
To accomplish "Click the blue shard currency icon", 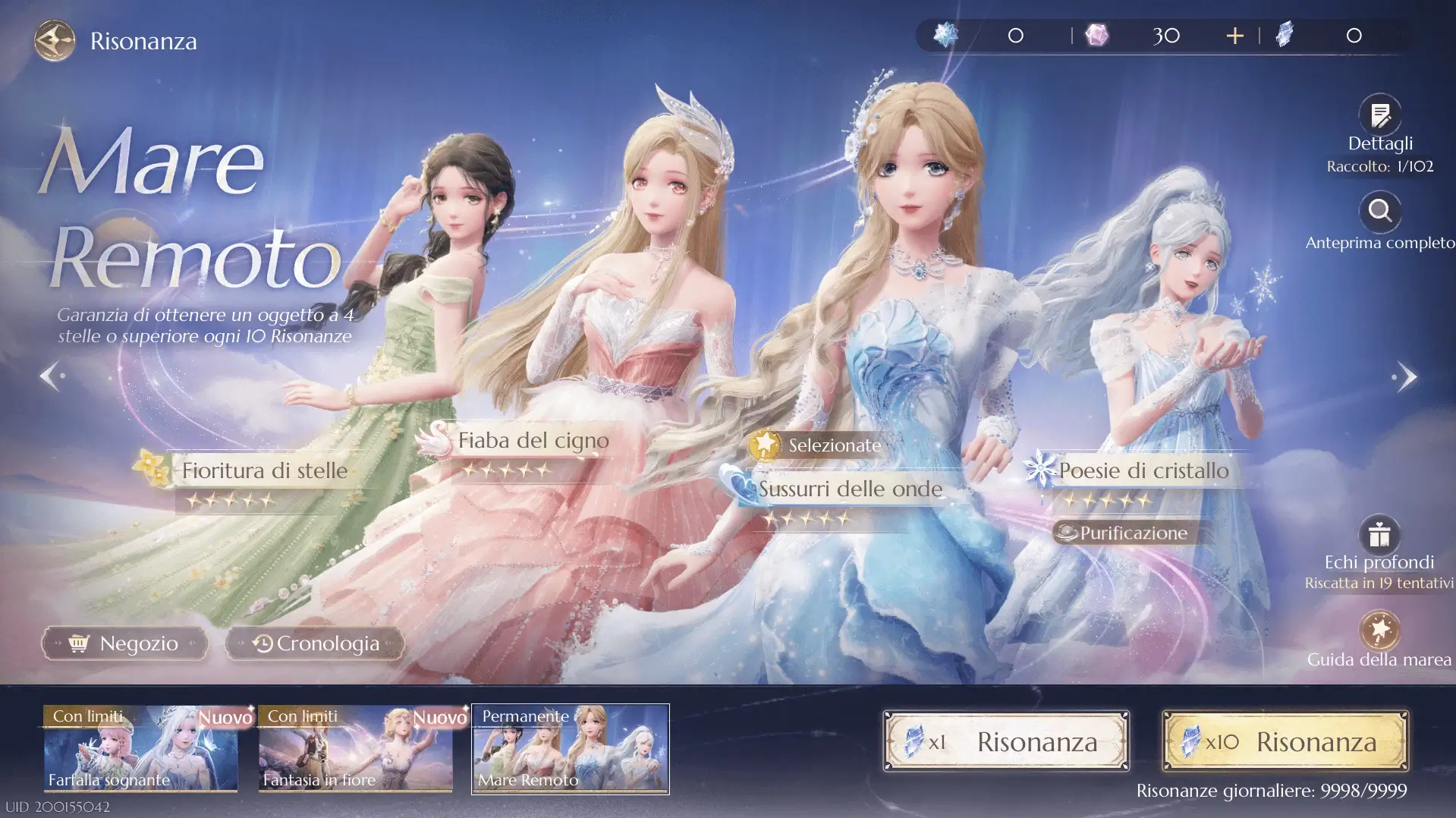I will tap(1284, 35).
